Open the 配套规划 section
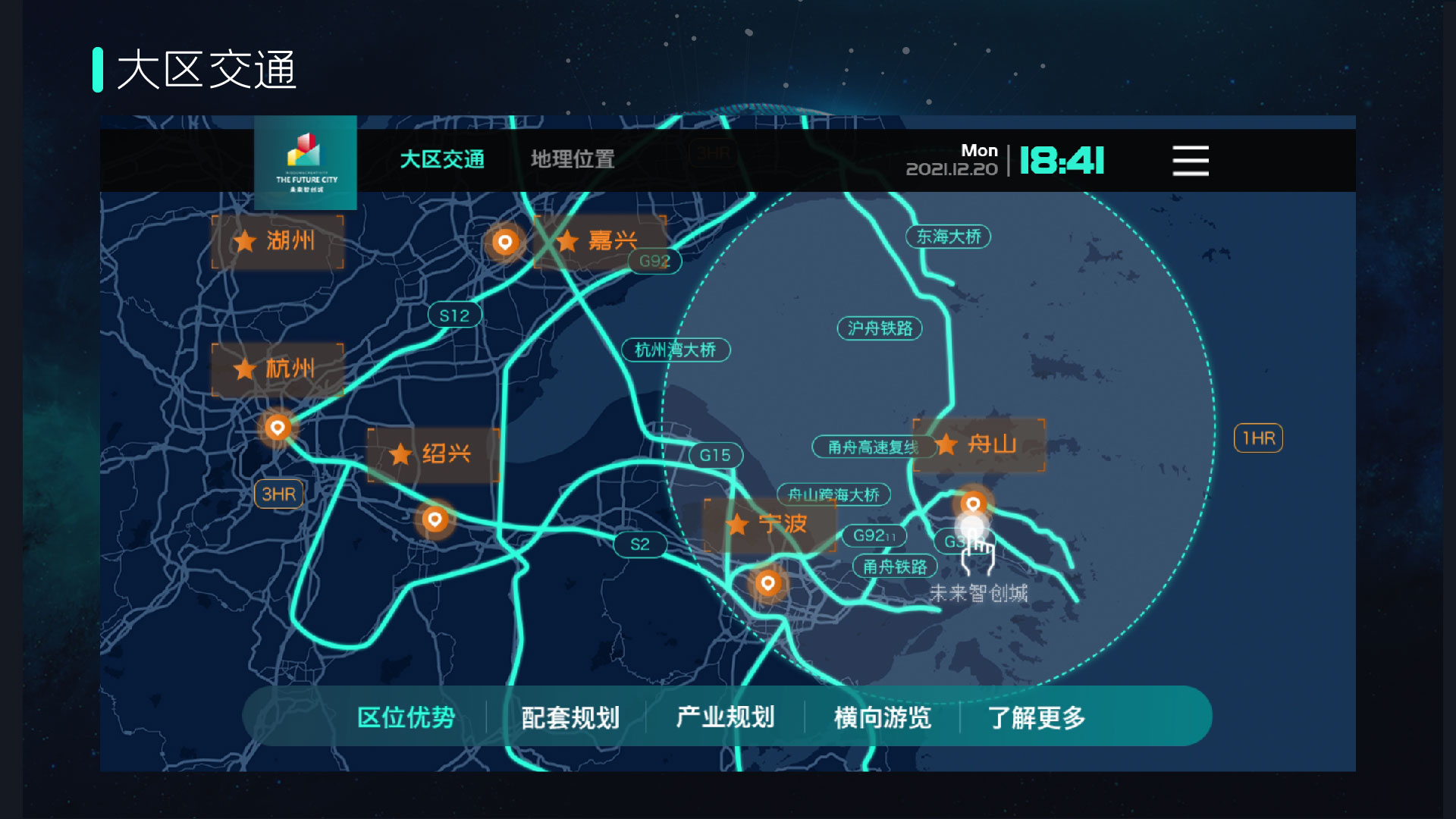The image size is (1456, 819). (570, 716)
